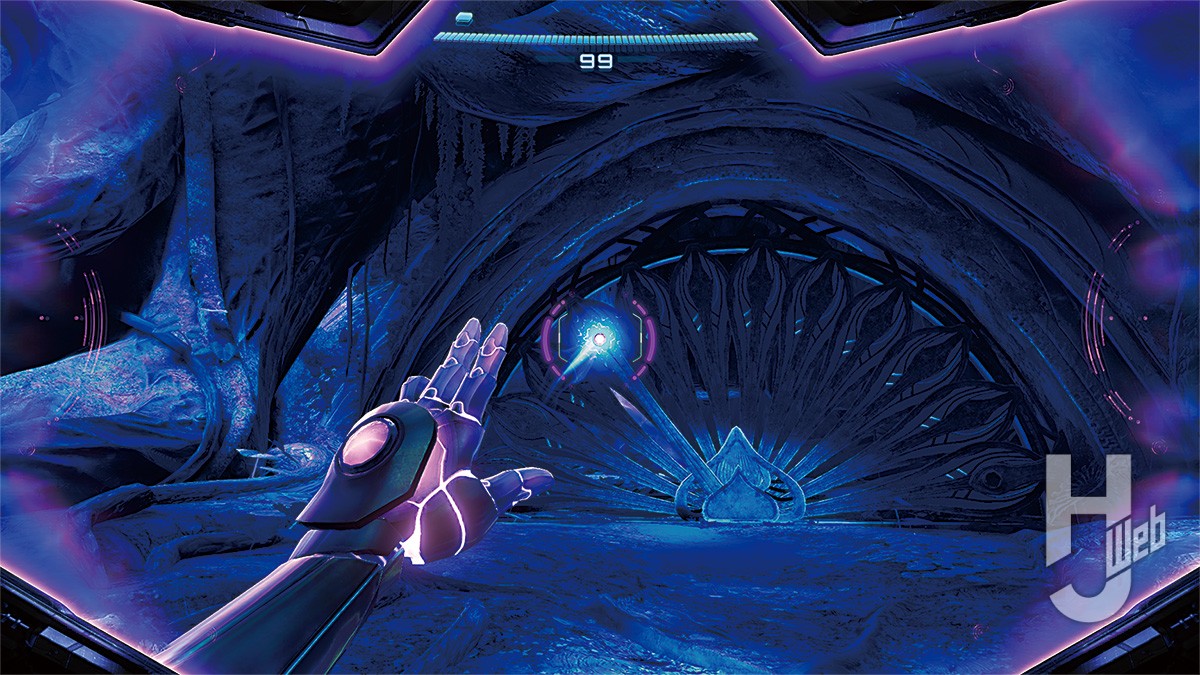Select the orb inside the lock-on reticle
The height and width of the screenshot is (675, 1200).
coord(600,340)
